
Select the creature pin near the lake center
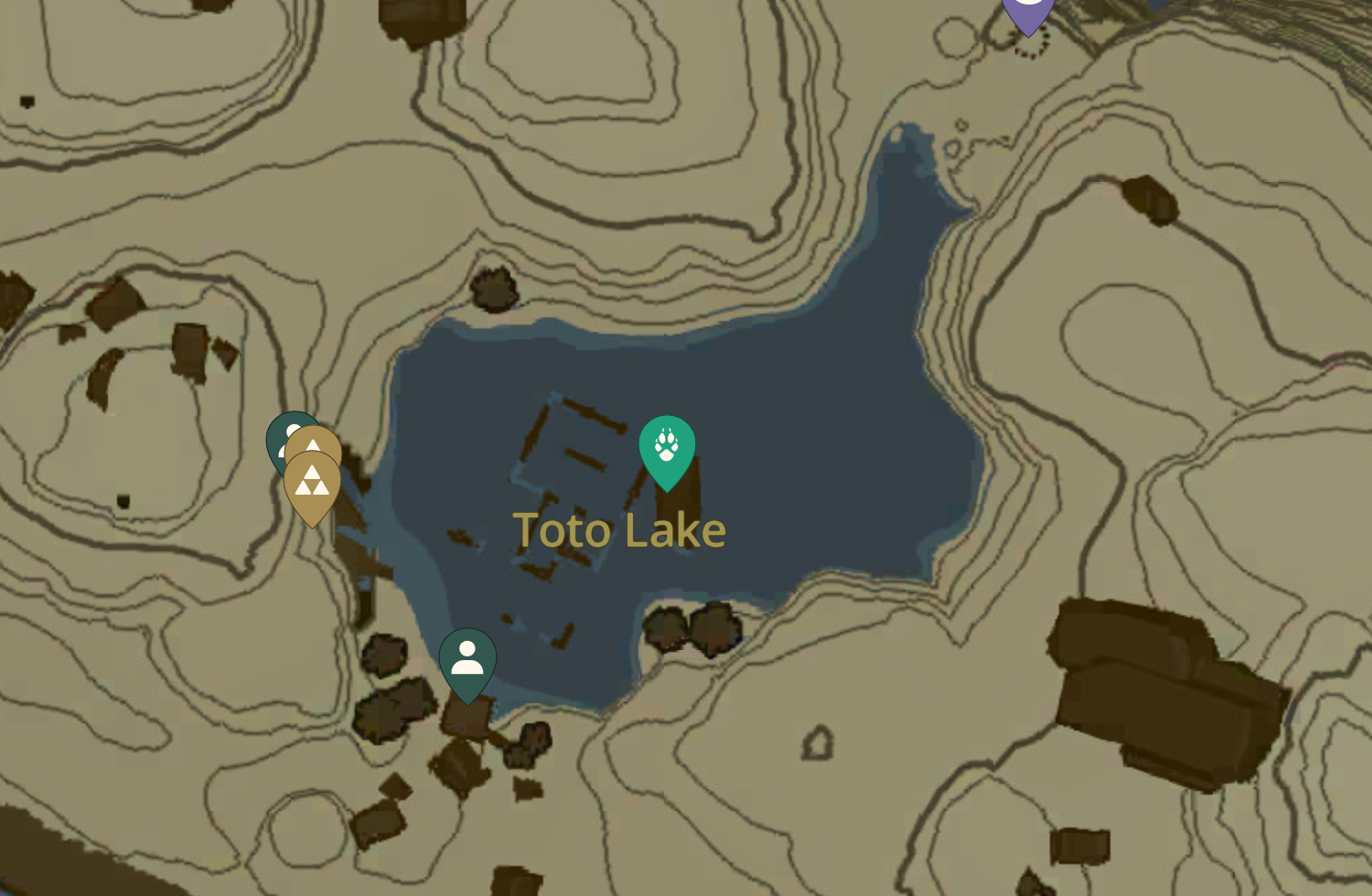coord(667,448)
